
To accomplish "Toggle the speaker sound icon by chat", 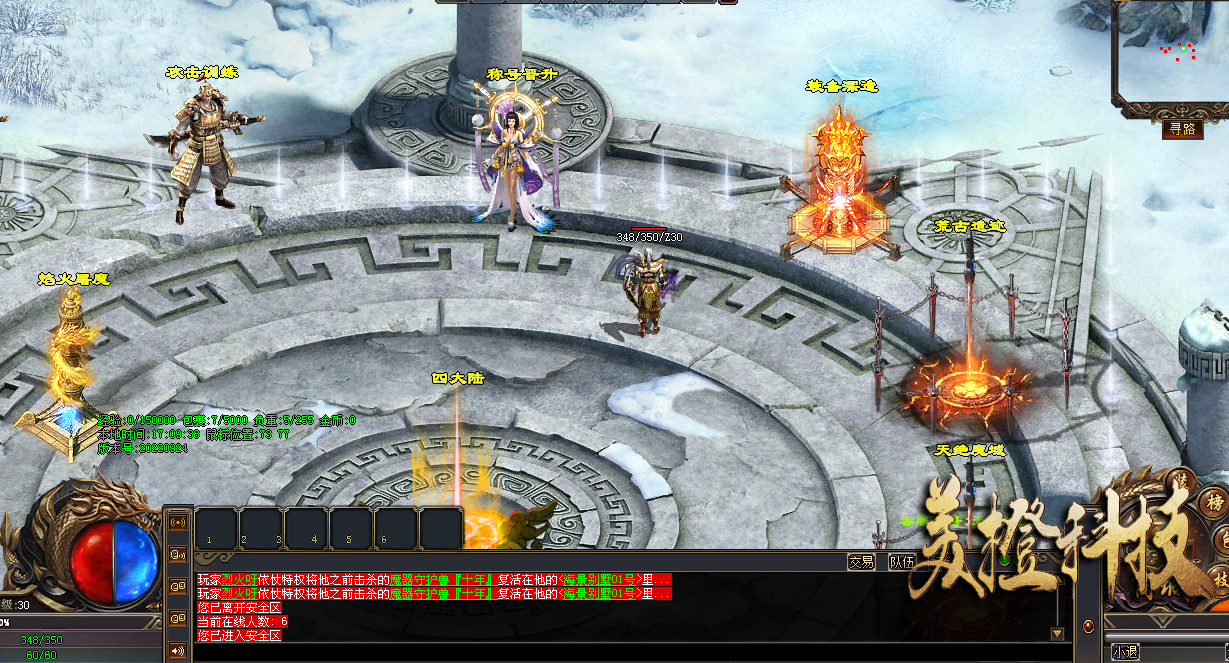I will click(179, 650).
